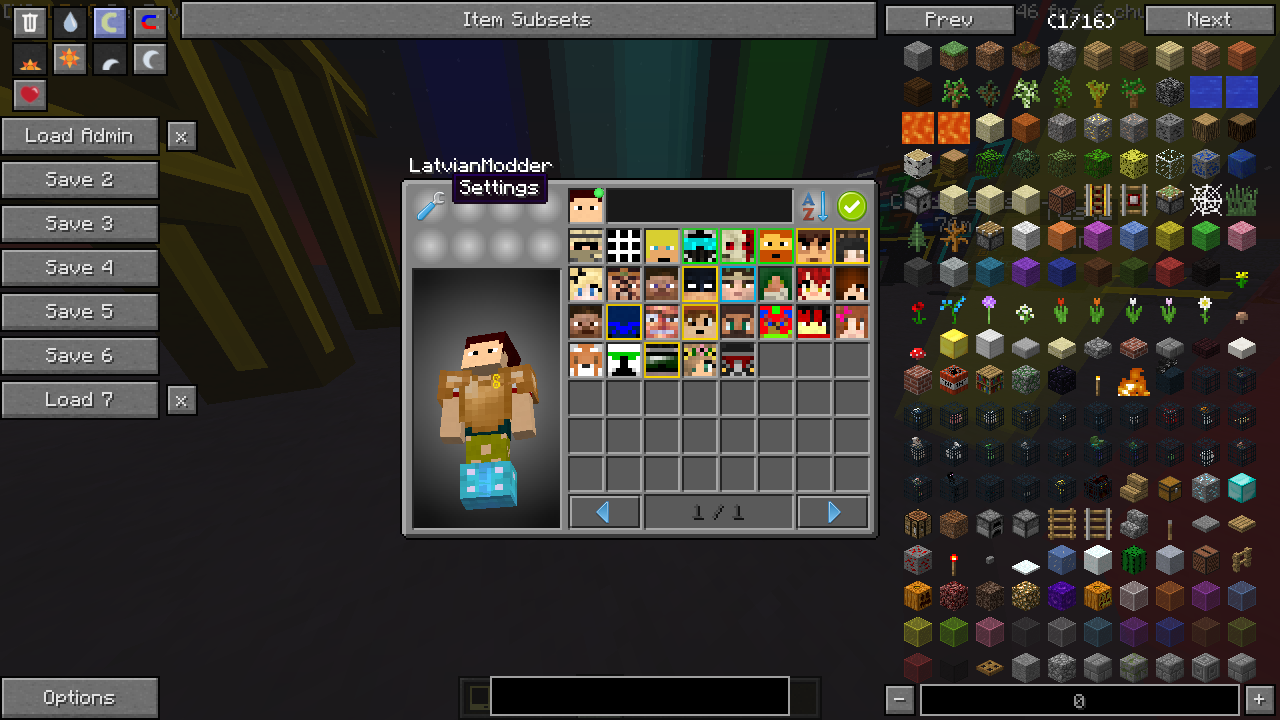The height and width of the screenshot is (720, 1280).
Task: Click the A-Z sort button
Action: click(815, 206)
